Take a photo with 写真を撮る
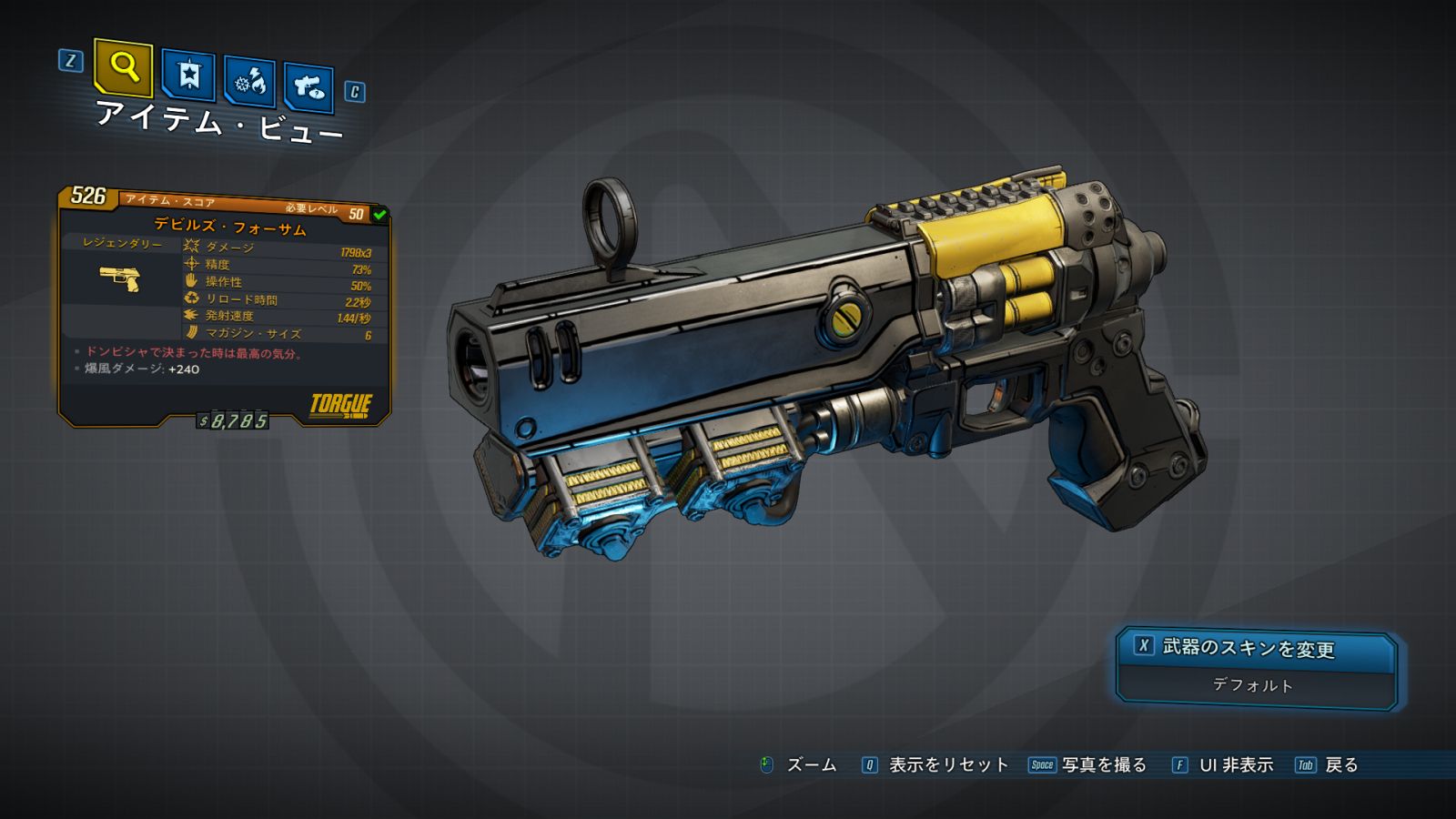Image resolution: width=1456 pixels, height=819 pixels. [1088, 765]
